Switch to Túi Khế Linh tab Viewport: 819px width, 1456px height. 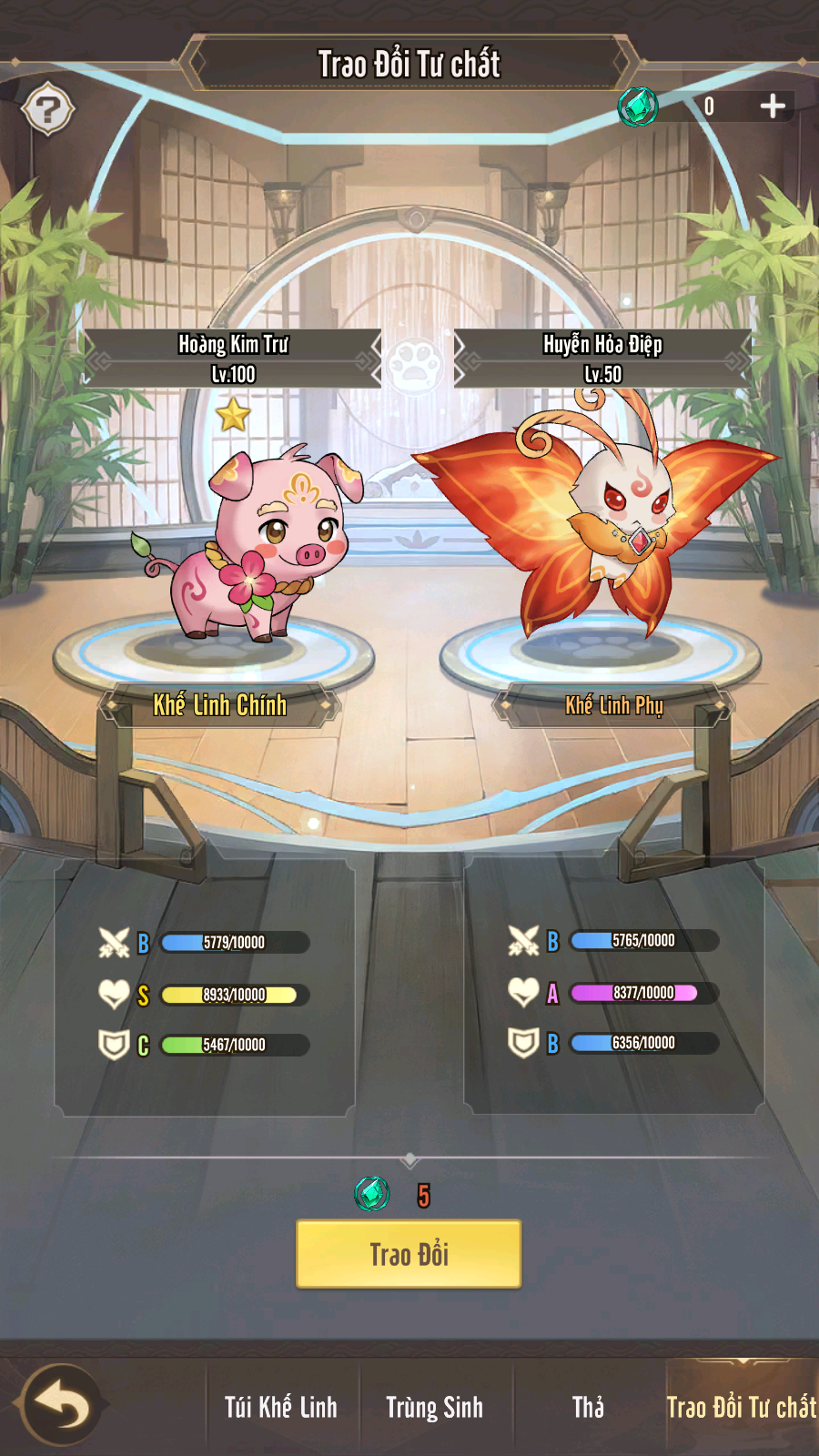(x=280, y=1407)
